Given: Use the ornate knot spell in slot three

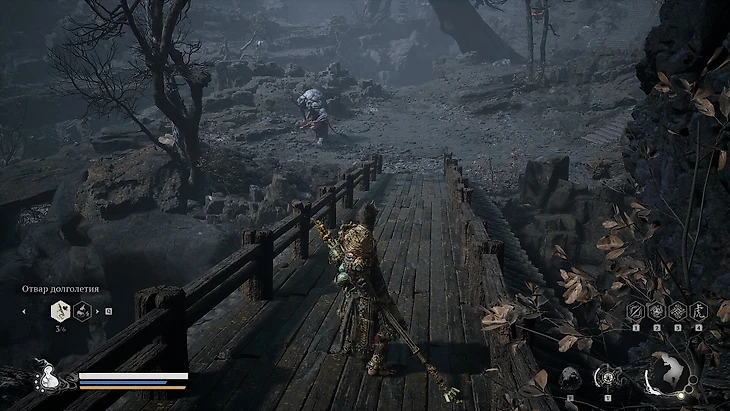Looking at the screenshot, I should [x=677, y=311].
